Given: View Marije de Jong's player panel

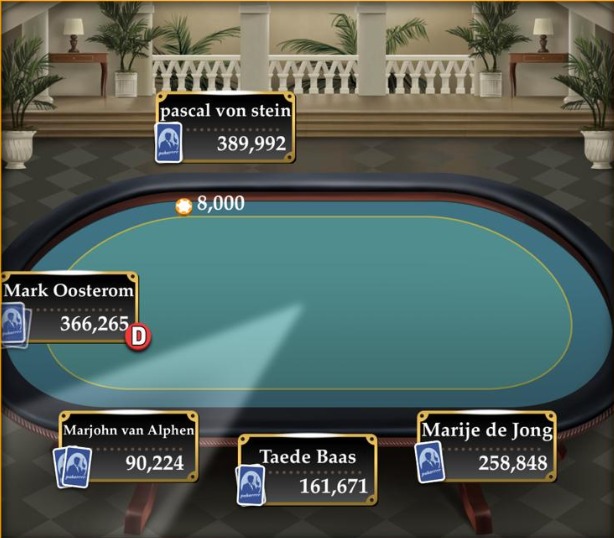Looking at the screenshot, I should point(486,446).
